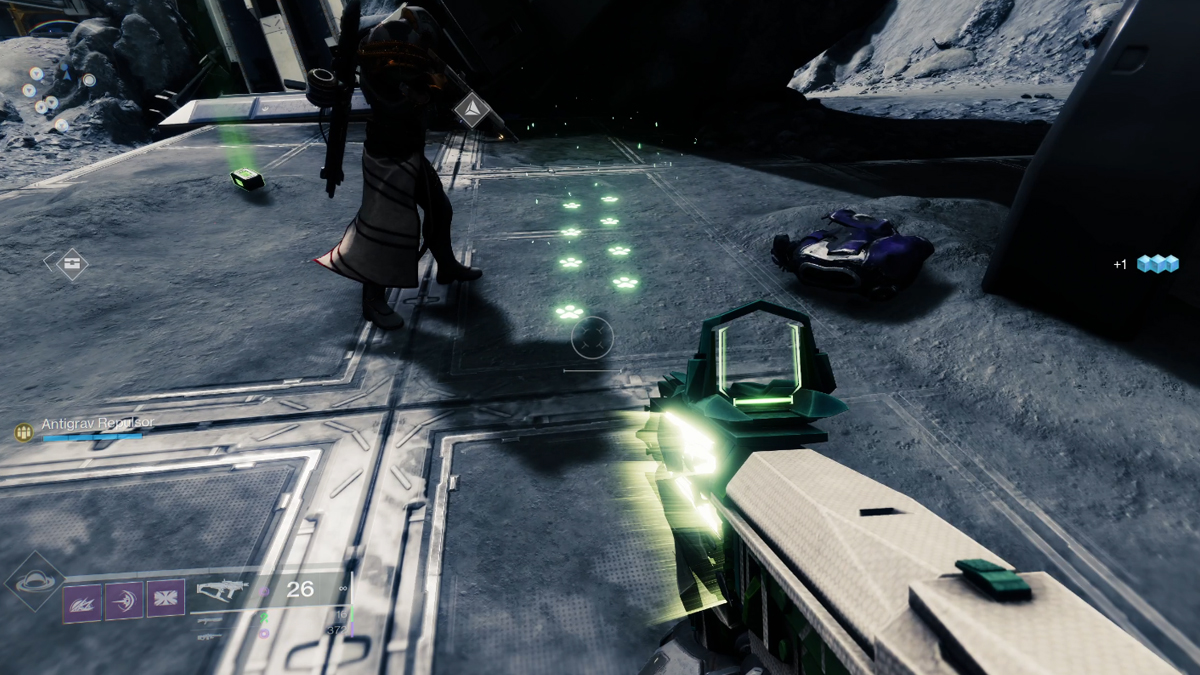Open the radar with player markers
Viewport: 1200px width, 675px height.
[55, 90]
